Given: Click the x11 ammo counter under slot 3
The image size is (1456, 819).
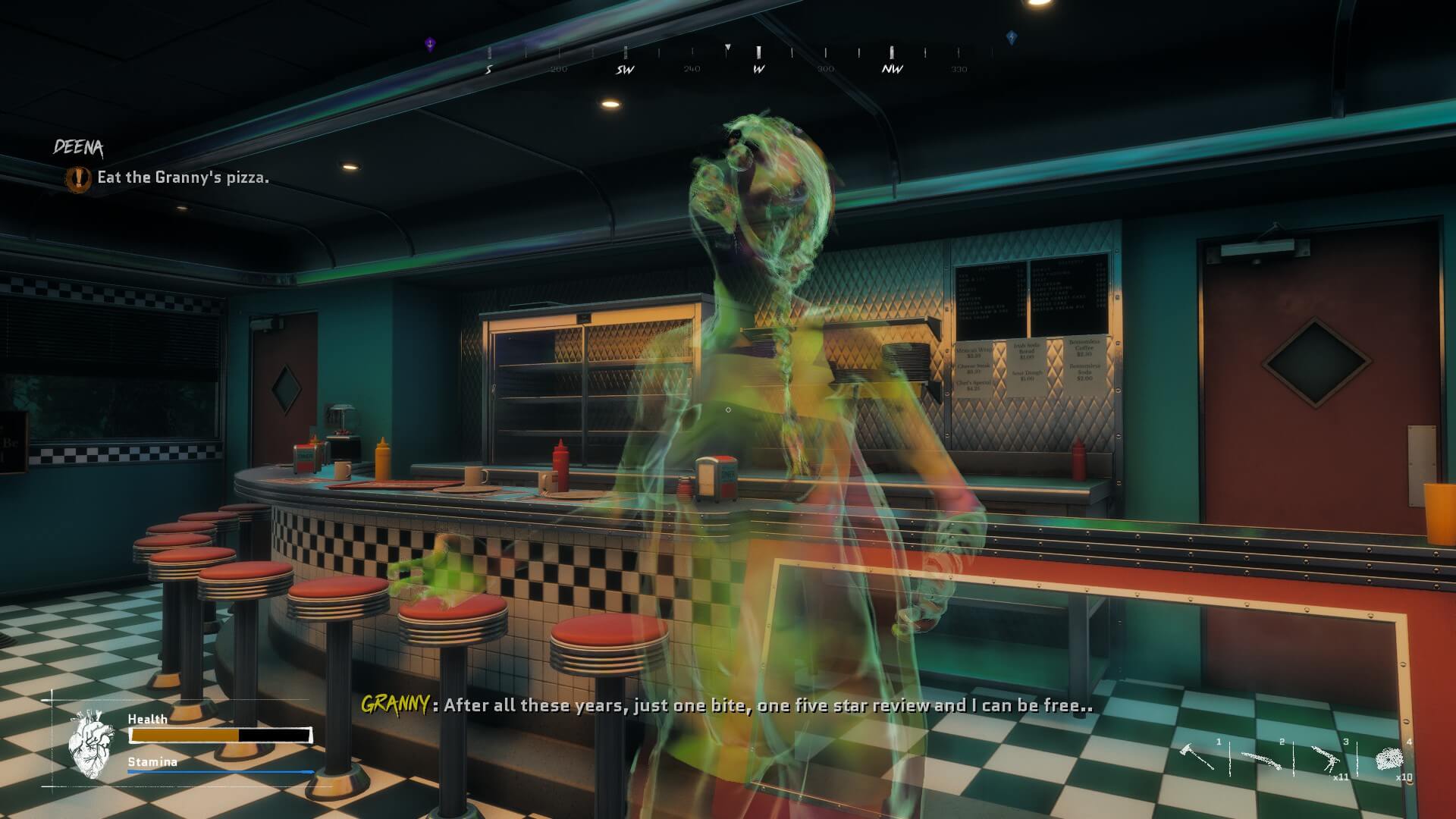Looking at the screenshot, I should [1341, 777].
